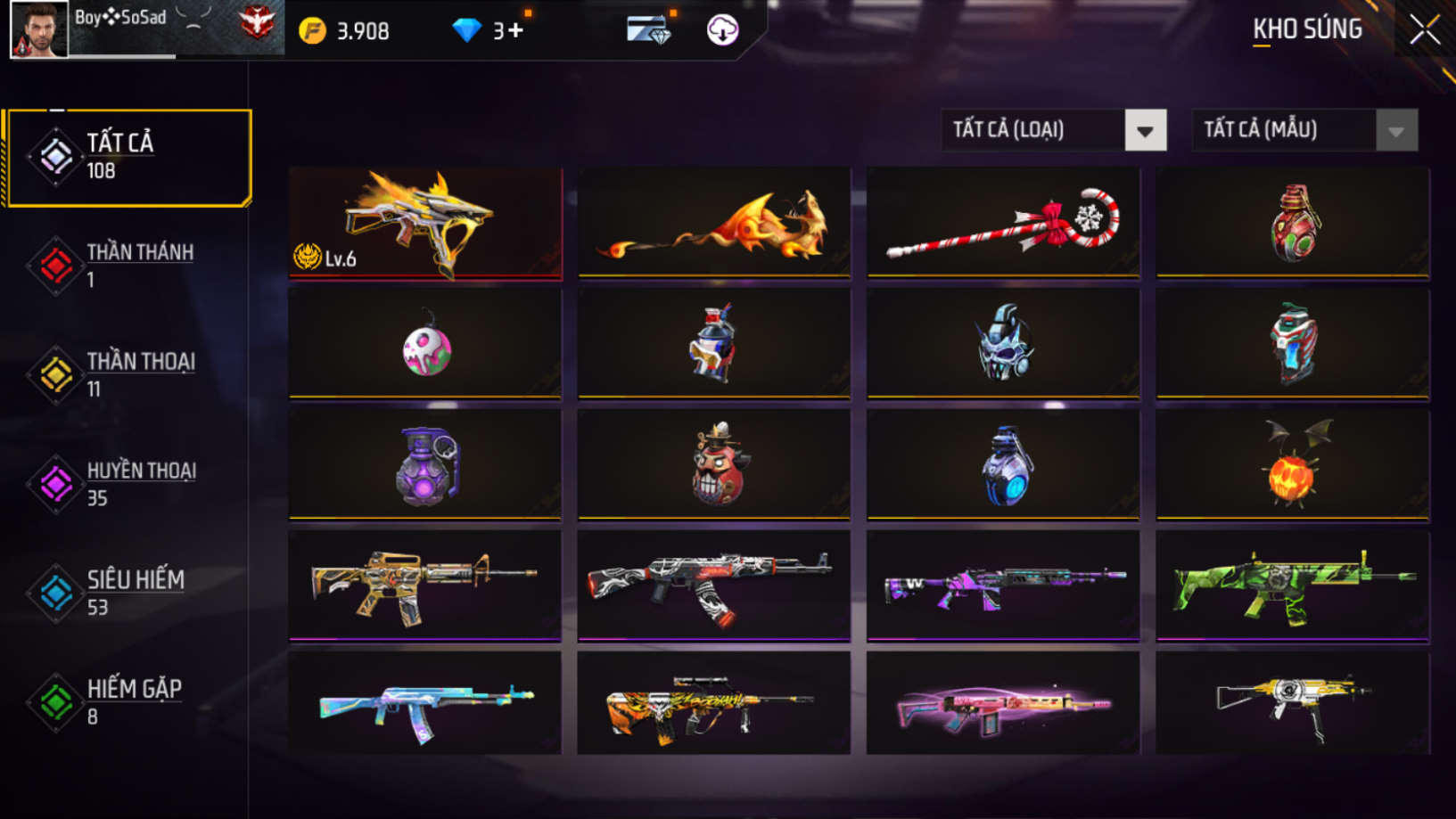1456x819 pixels.
Task: Select the green camo rifle skin
Action: (x=1292, y=586)
